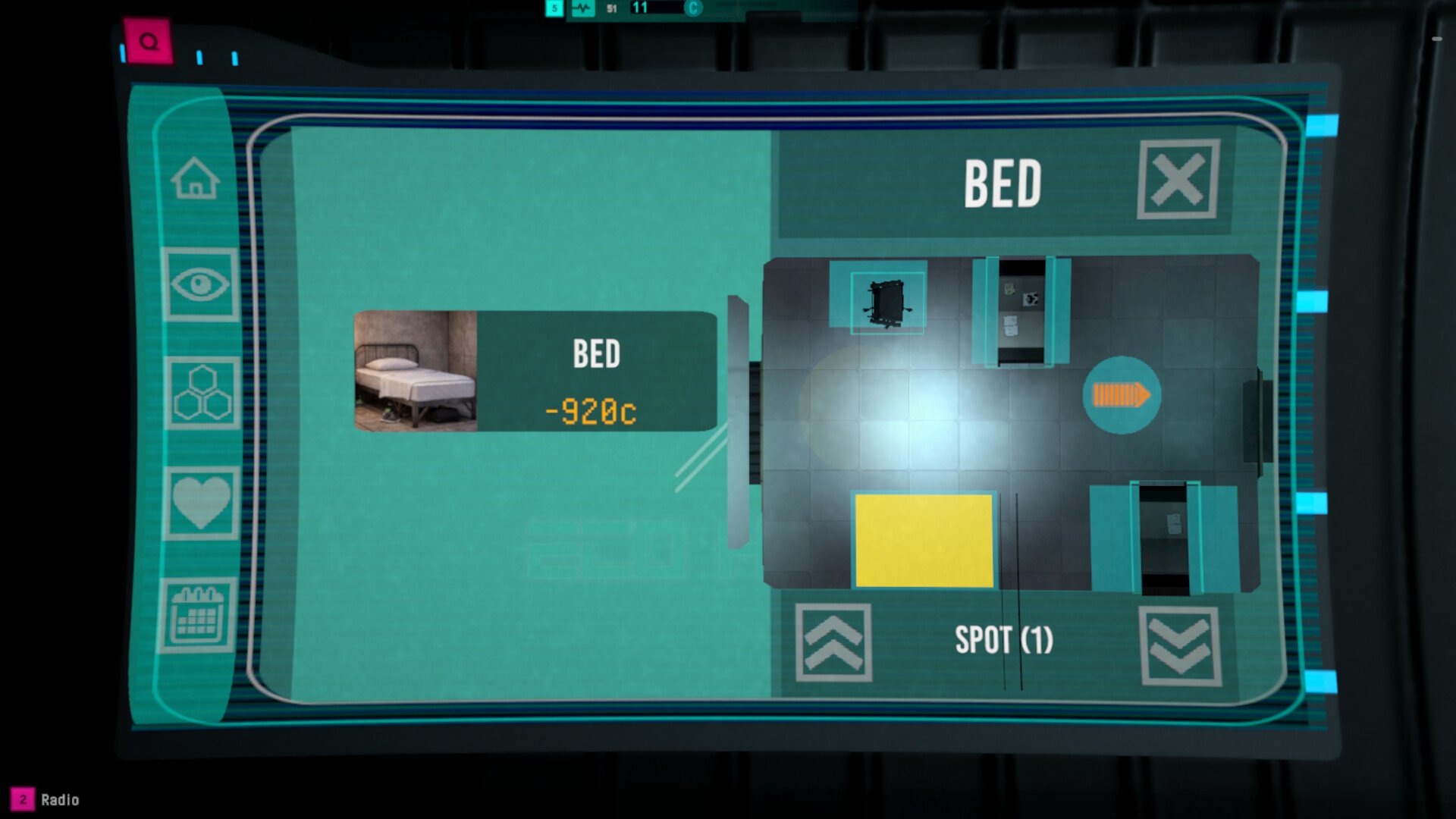This screenshot has height=819, width=1456.
Task: Click the orange arrow room button
Action: [x=1121, y=395]
